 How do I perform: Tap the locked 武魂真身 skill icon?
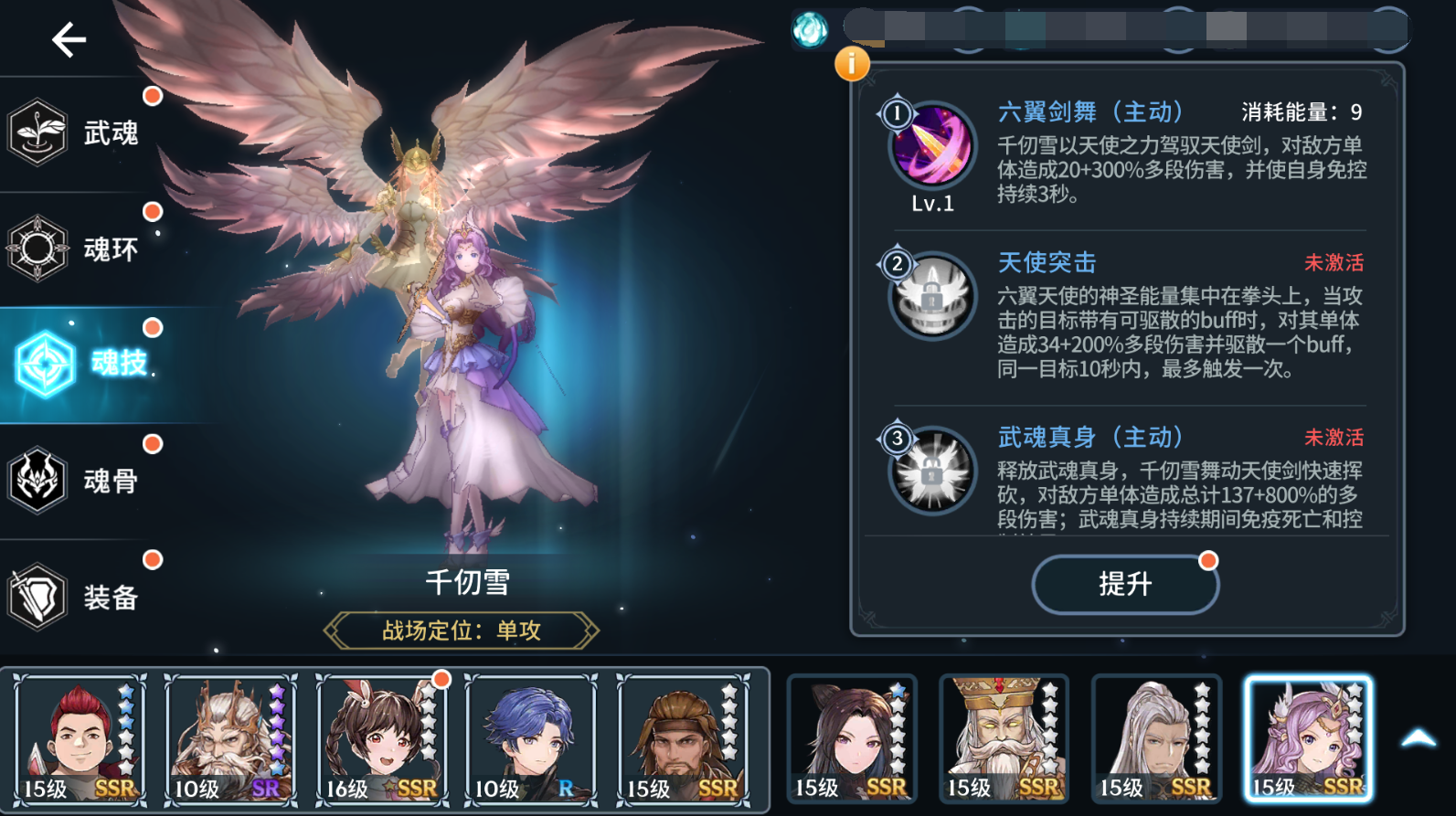pyautogui.click(x=930, y=472)
